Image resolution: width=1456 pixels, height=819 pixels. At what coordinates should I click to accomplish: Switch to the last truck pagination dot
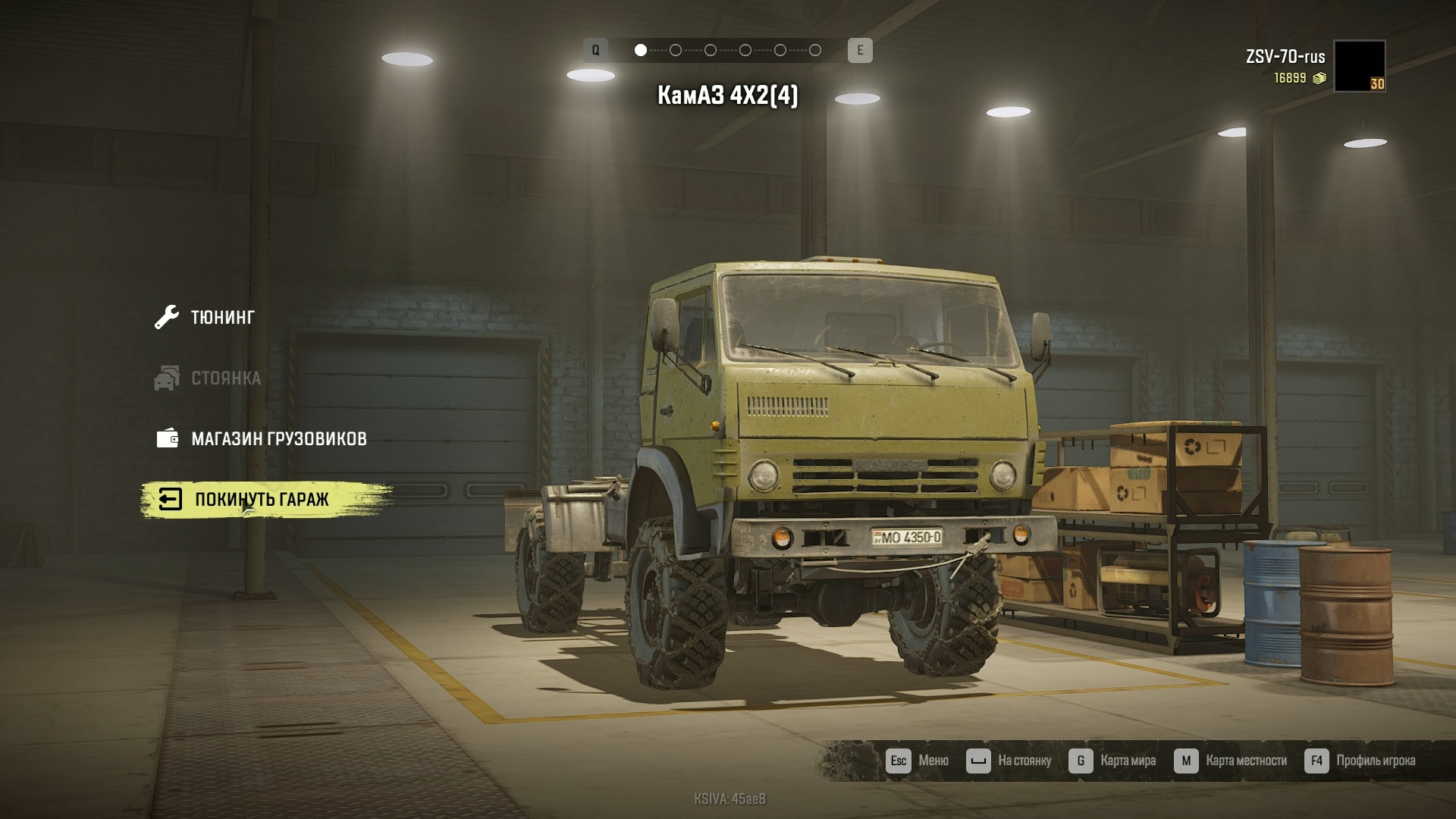pyautogui.click(x=815, y=50)
